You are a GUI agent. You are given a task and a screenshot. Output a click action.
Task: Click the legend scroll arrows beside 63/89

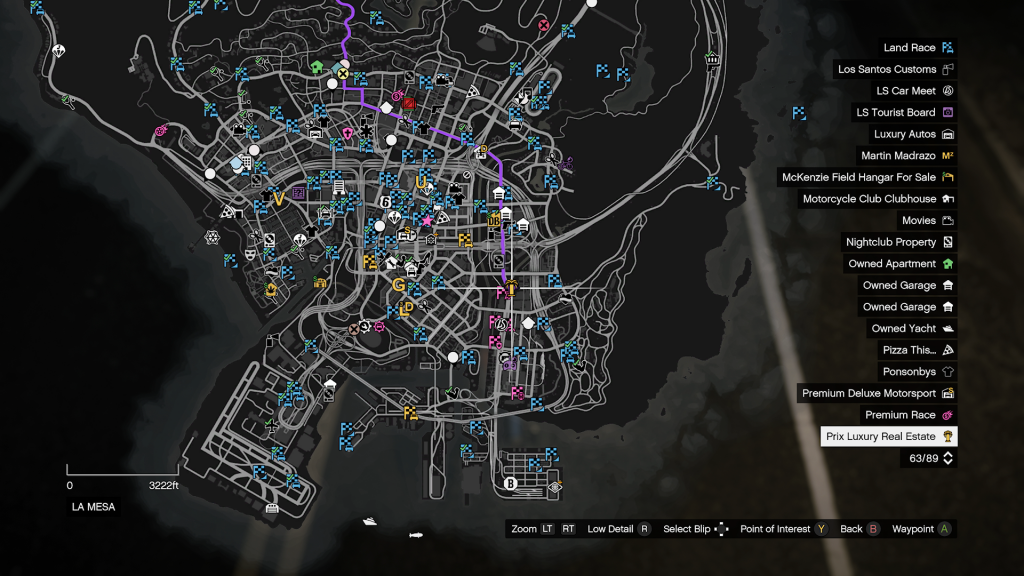coord(948,458)
